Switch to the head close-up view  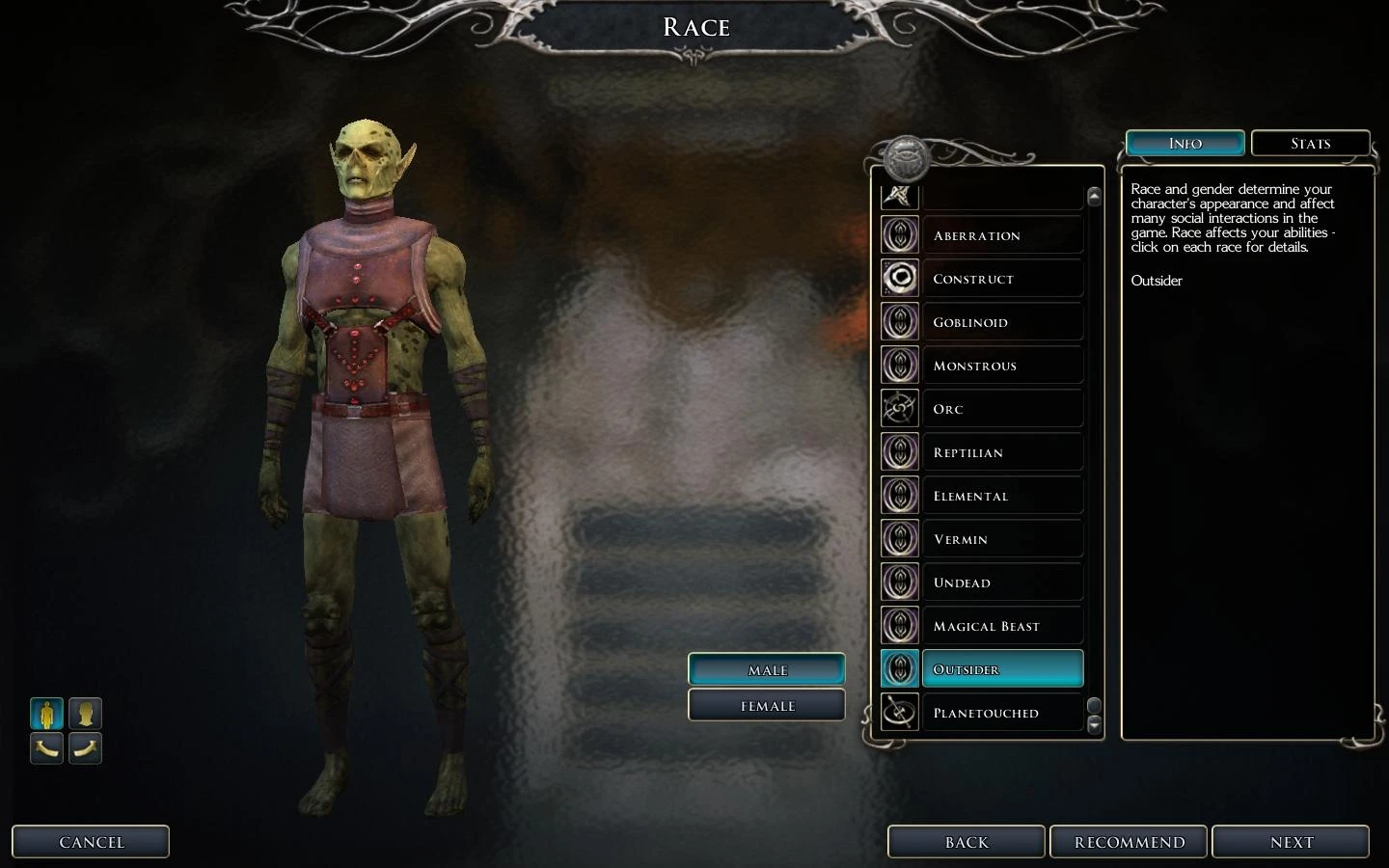click(85, 714)
